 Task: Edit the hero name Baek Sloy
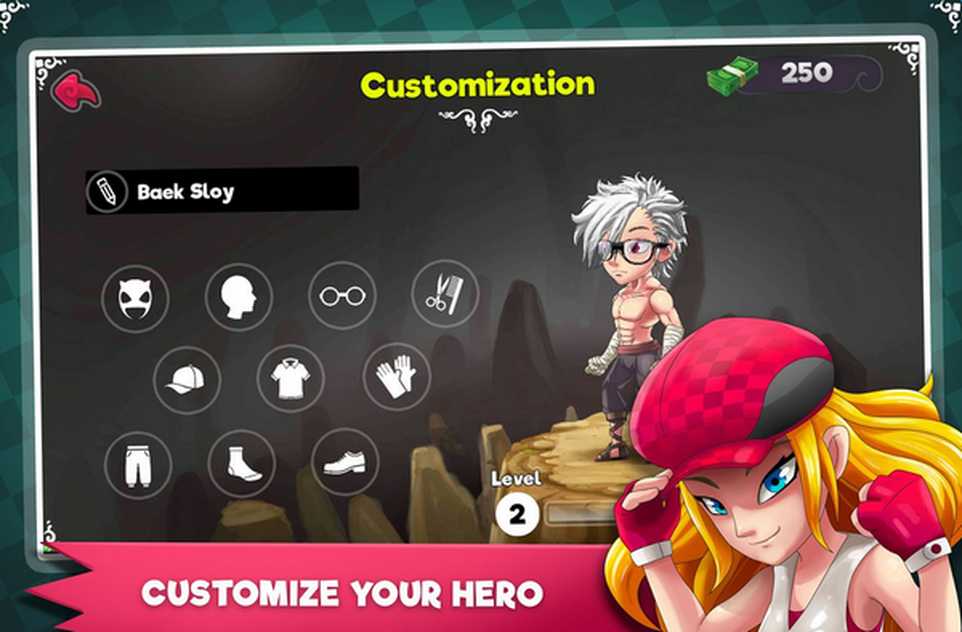108,191
